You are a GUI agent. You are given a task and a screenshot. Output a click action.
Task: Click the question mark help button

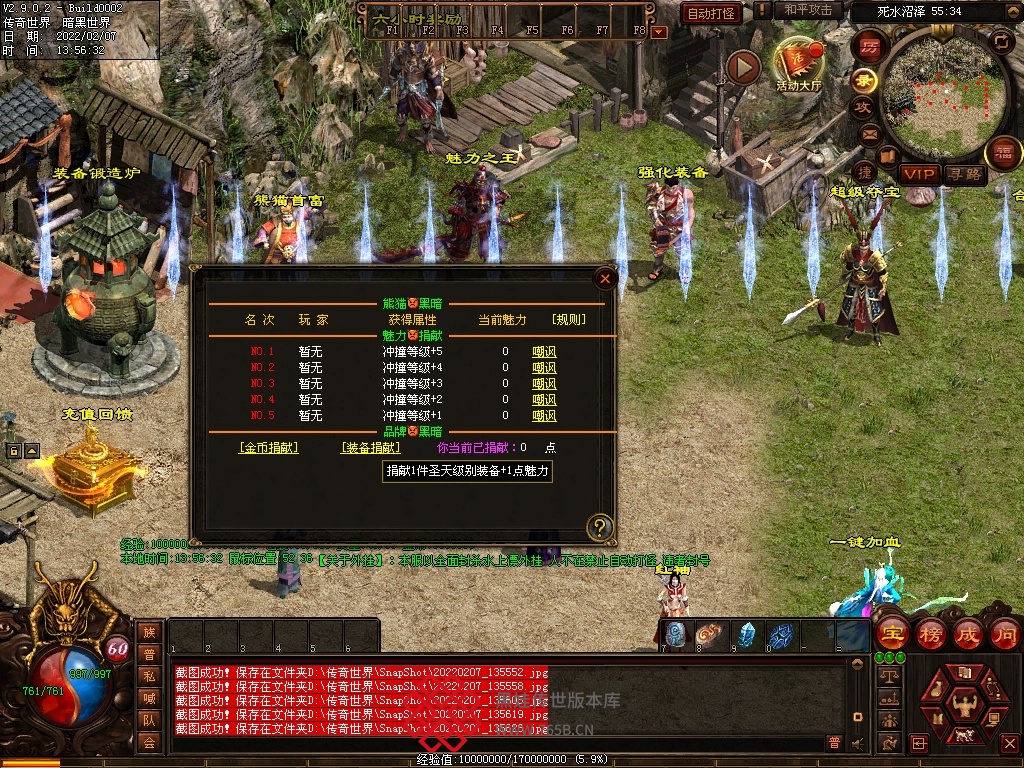click(599, 526)
